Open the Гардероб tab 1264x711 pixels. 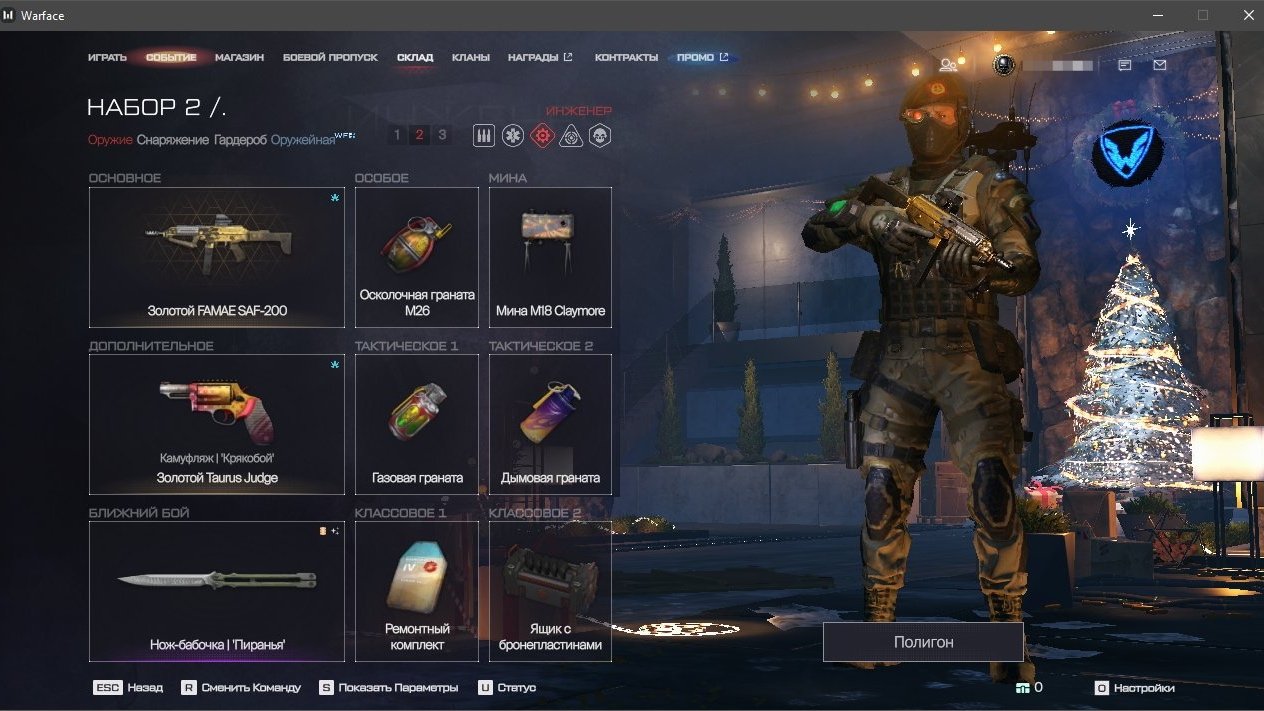(x=240, y=140)
